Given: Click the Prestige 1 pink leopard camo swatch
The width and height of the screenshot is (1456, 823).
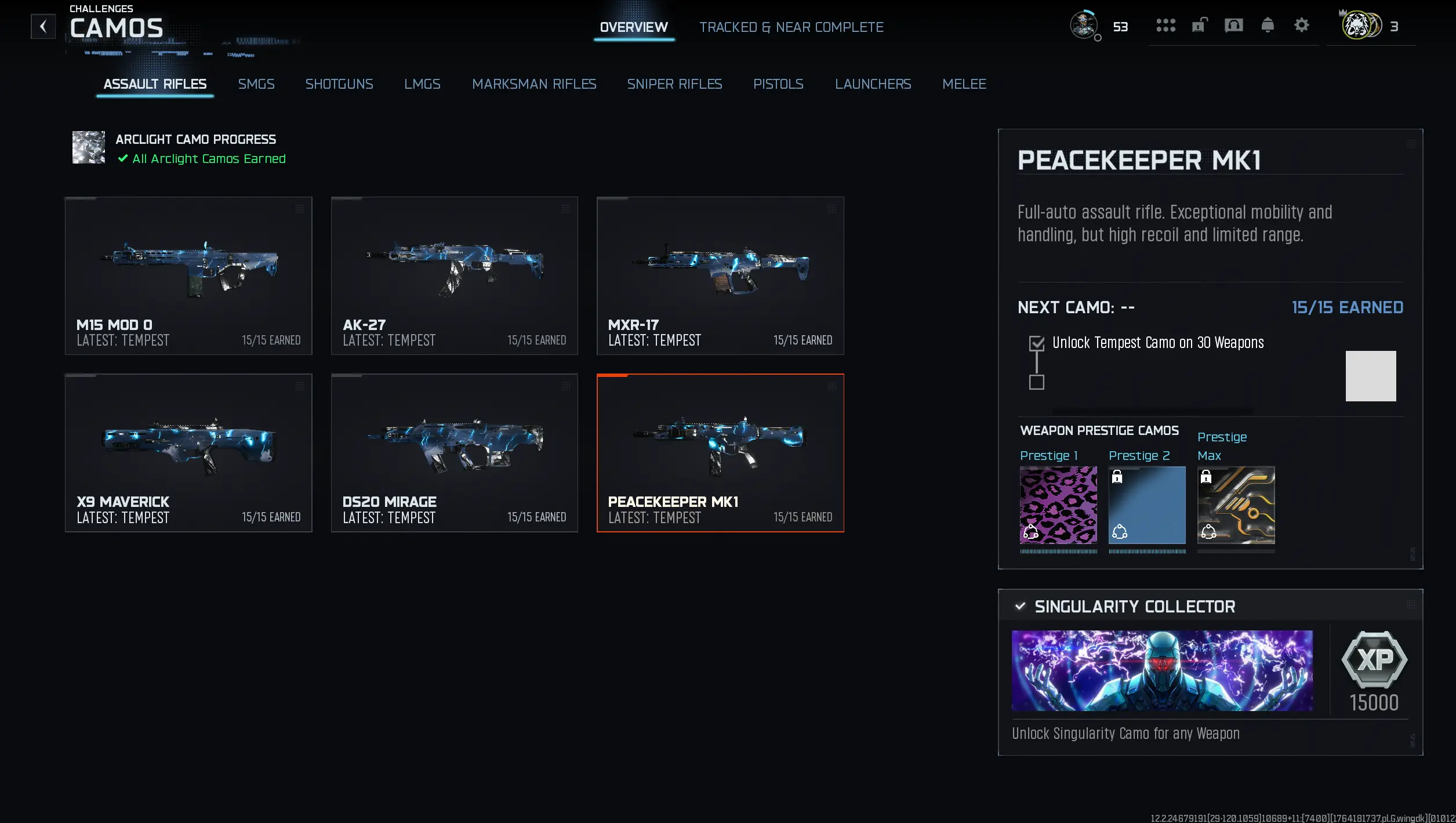Looking at the screenshot, I should point(1058,506).
